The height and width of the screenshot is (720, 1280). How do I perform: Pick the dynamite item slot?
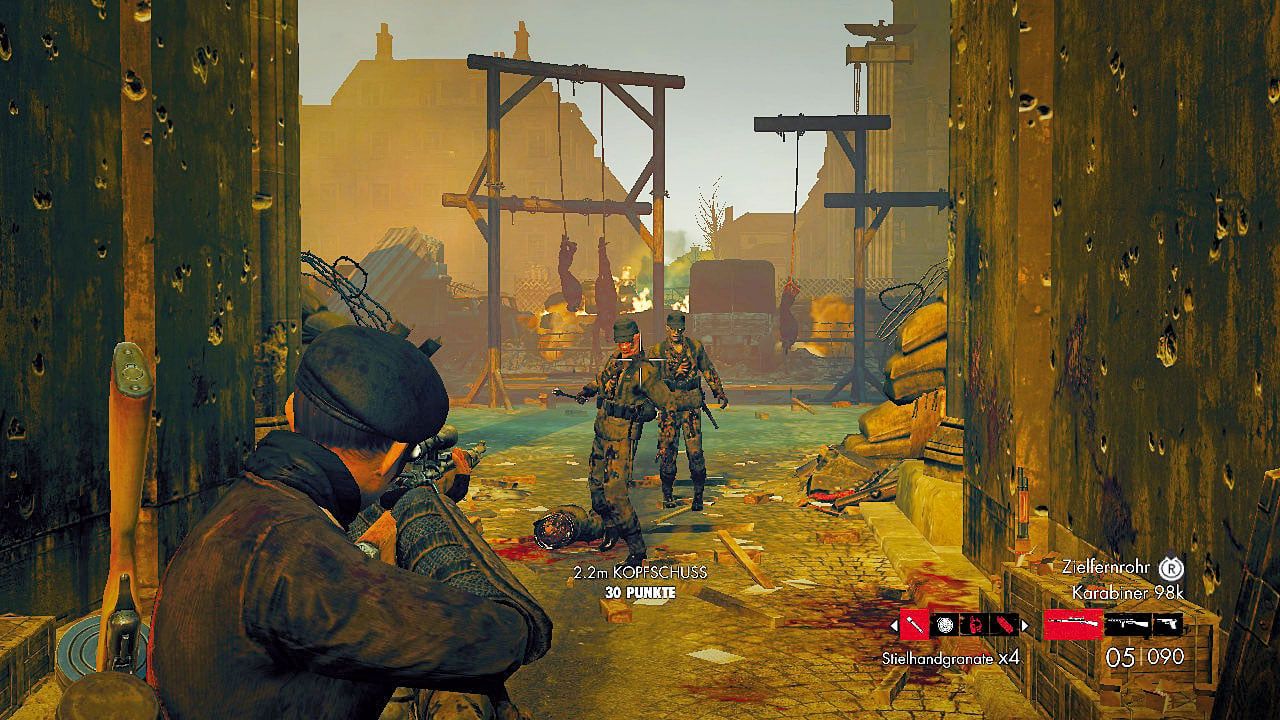pyautogui.click(x=1004, y=625)
